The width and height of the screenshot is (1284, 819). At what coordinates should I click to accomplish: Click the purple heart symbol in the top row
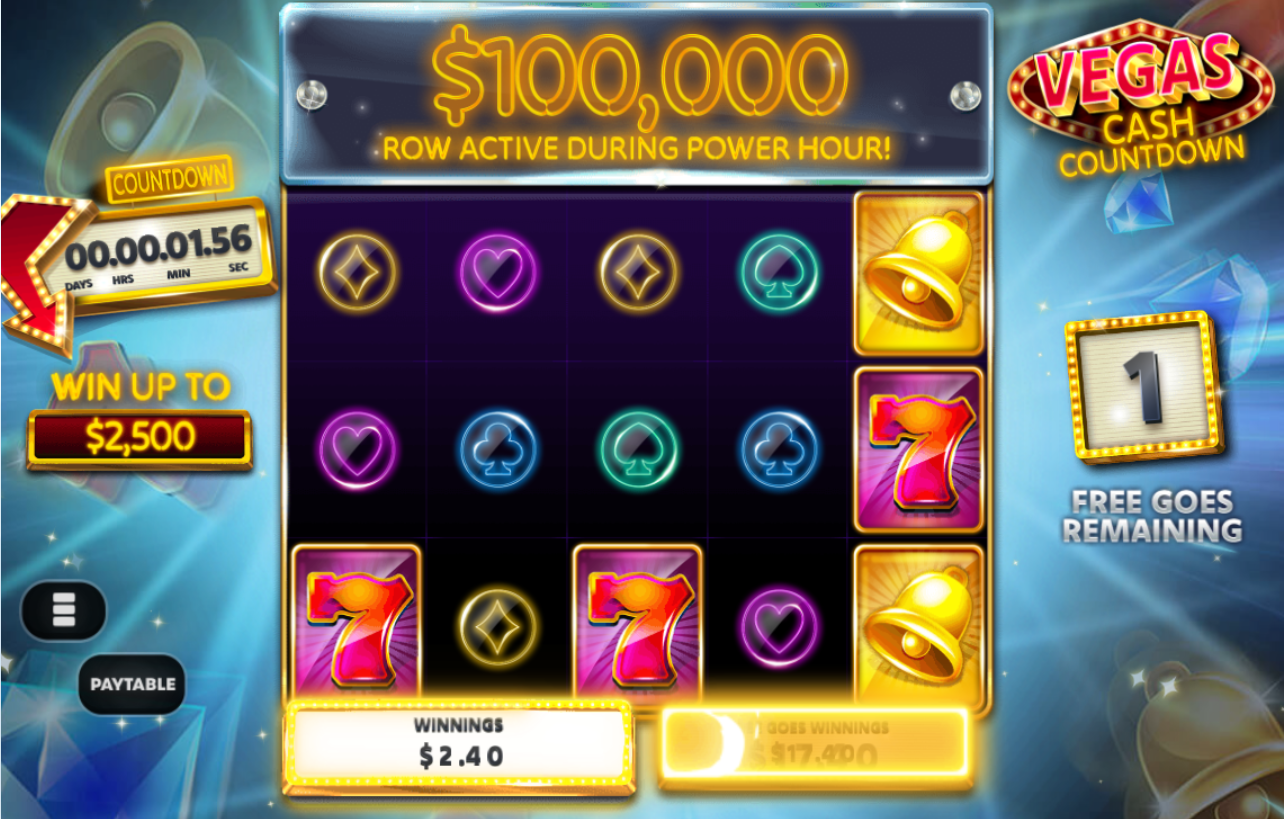(x=499, y=270)
